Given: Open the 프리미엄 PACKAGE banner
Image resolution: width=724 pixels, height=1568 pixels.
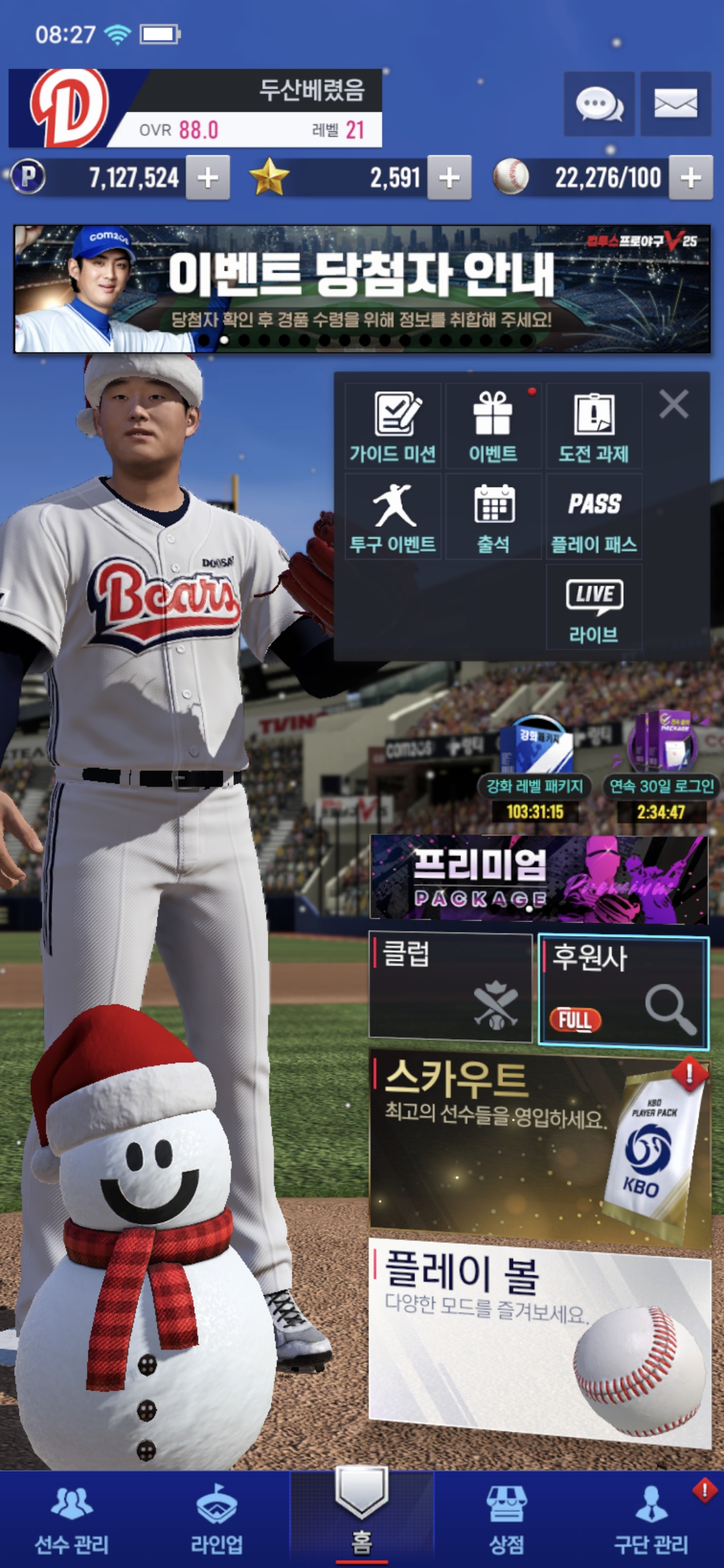Looking at the screenshot, I should [x=539, y=878].
